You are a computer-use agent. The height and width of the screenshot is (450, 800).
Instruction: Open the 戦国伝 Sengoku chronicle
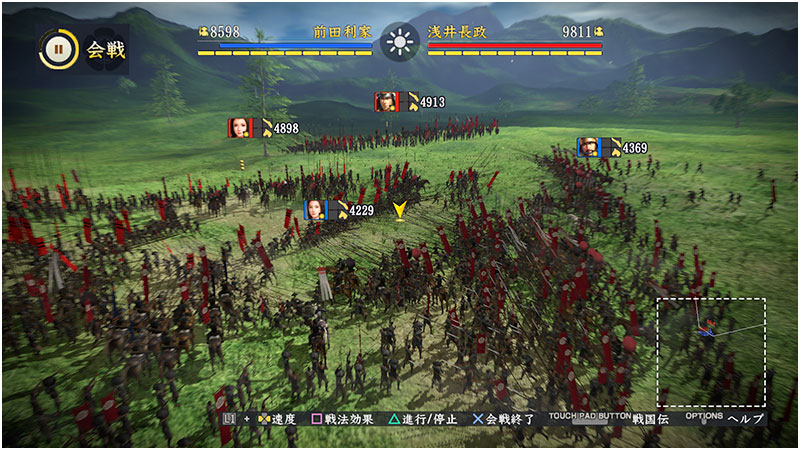click(650, 419)
